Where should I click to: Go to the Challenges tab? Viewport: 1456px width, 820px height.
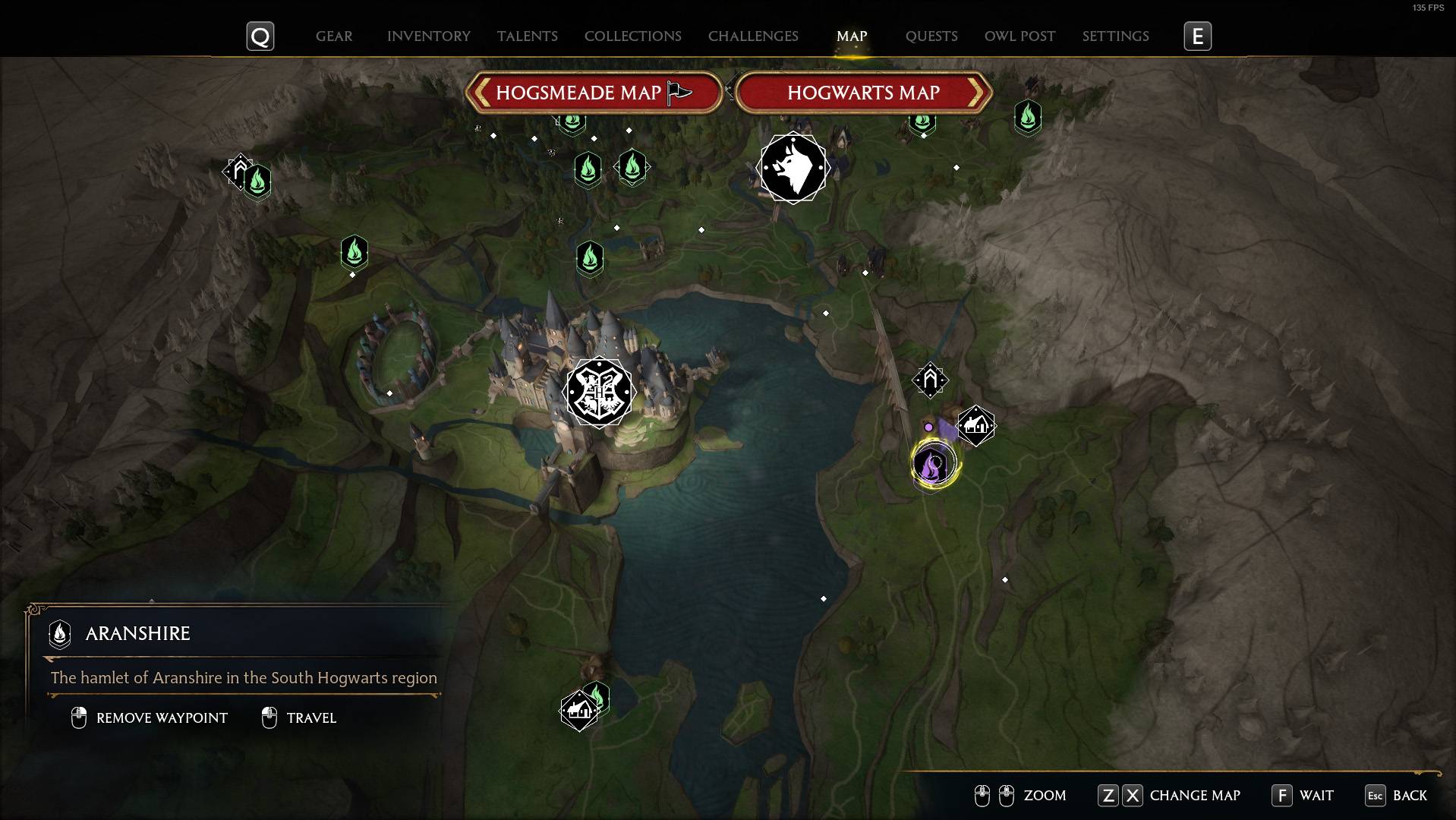pyautogui.click(x=752, y=36)
